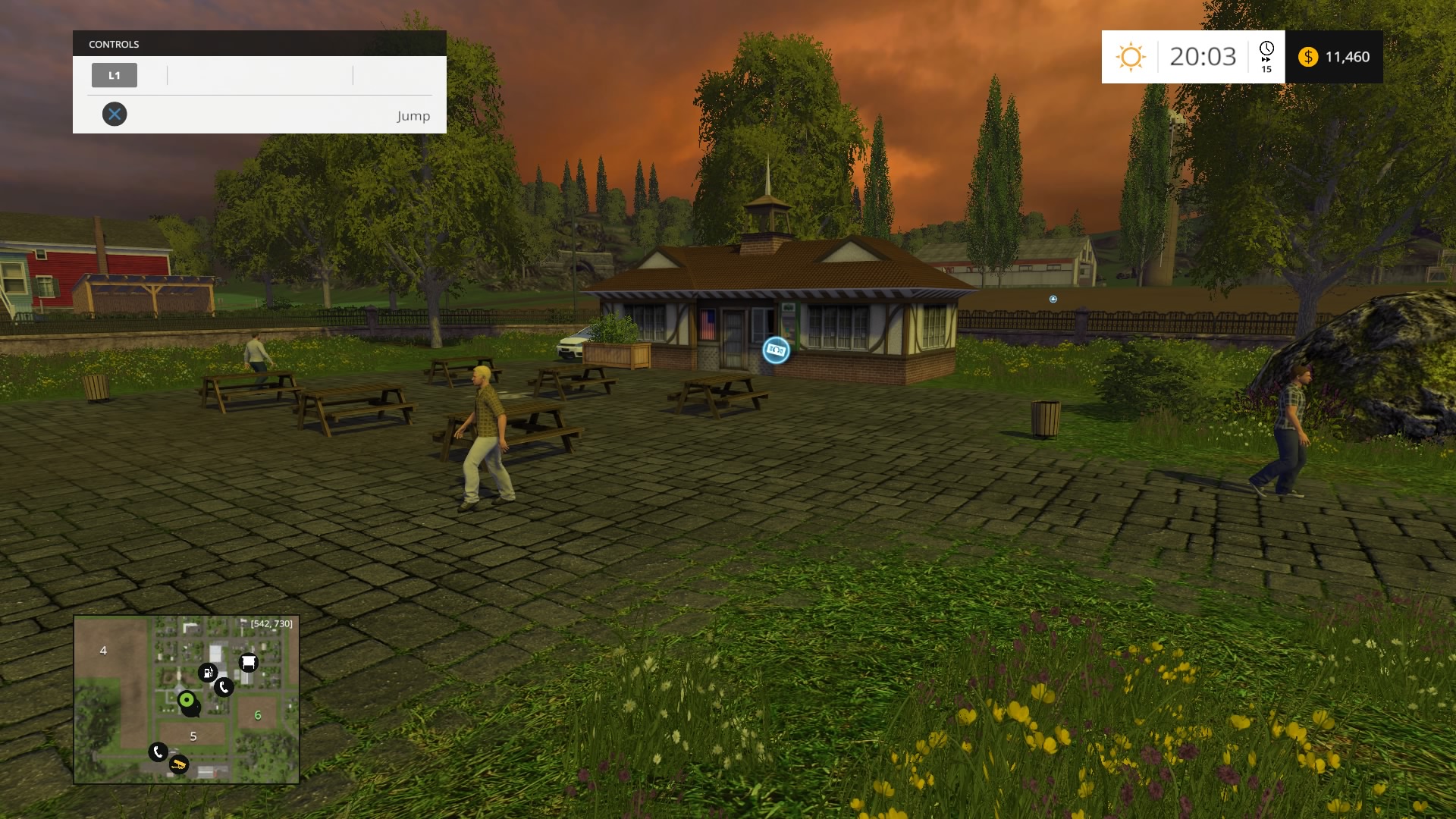The height and width of the screenshot is (819, 1456).
Task: Click the X controller button icon for Jump
Action: (115, 114)
